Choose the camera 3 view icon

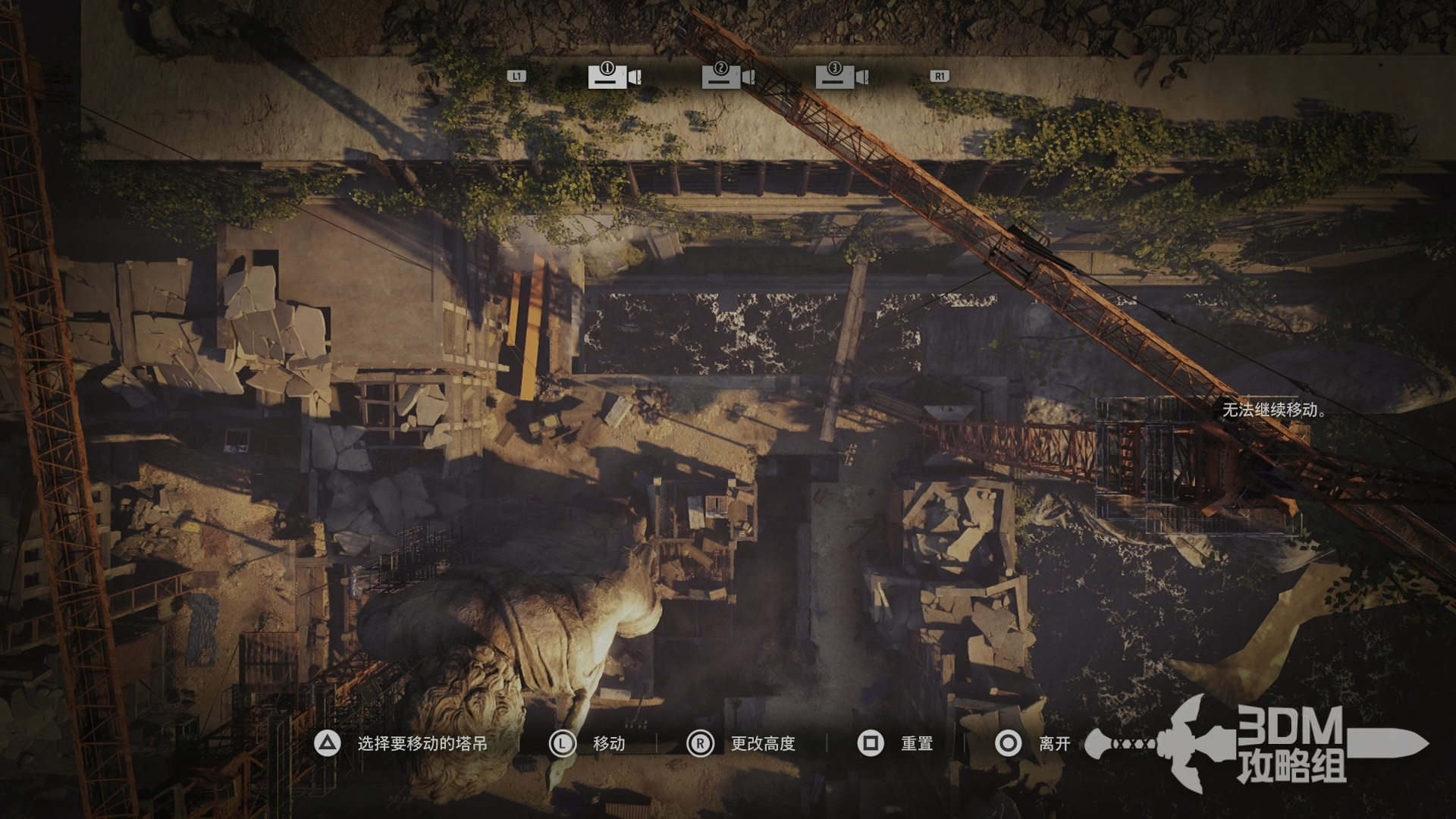841,76
